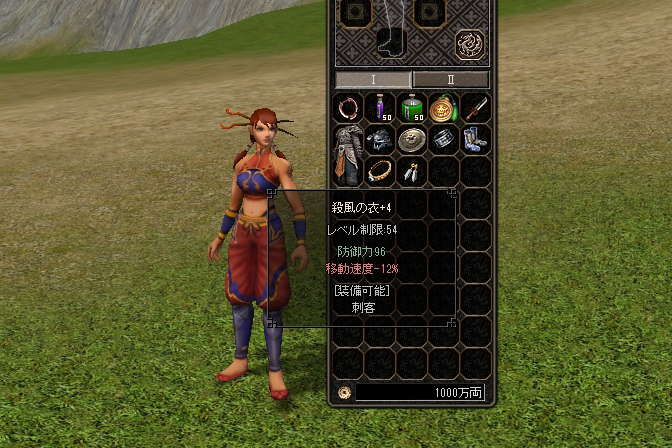Select the dagger in the inventory

tap(476, 107)
